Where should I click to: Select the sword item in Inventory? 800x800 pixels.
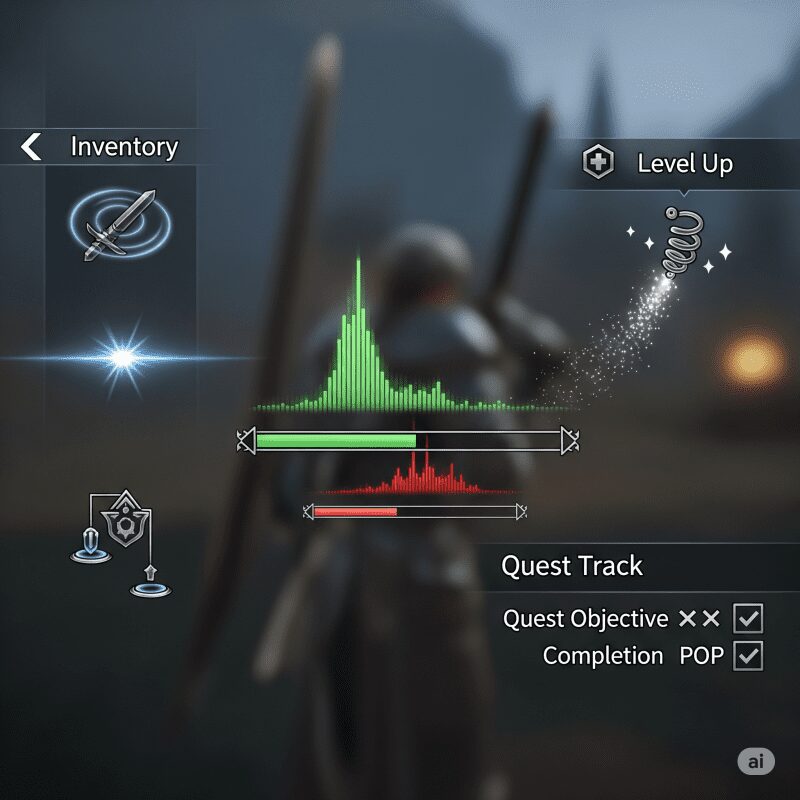(x=120, y=226)
